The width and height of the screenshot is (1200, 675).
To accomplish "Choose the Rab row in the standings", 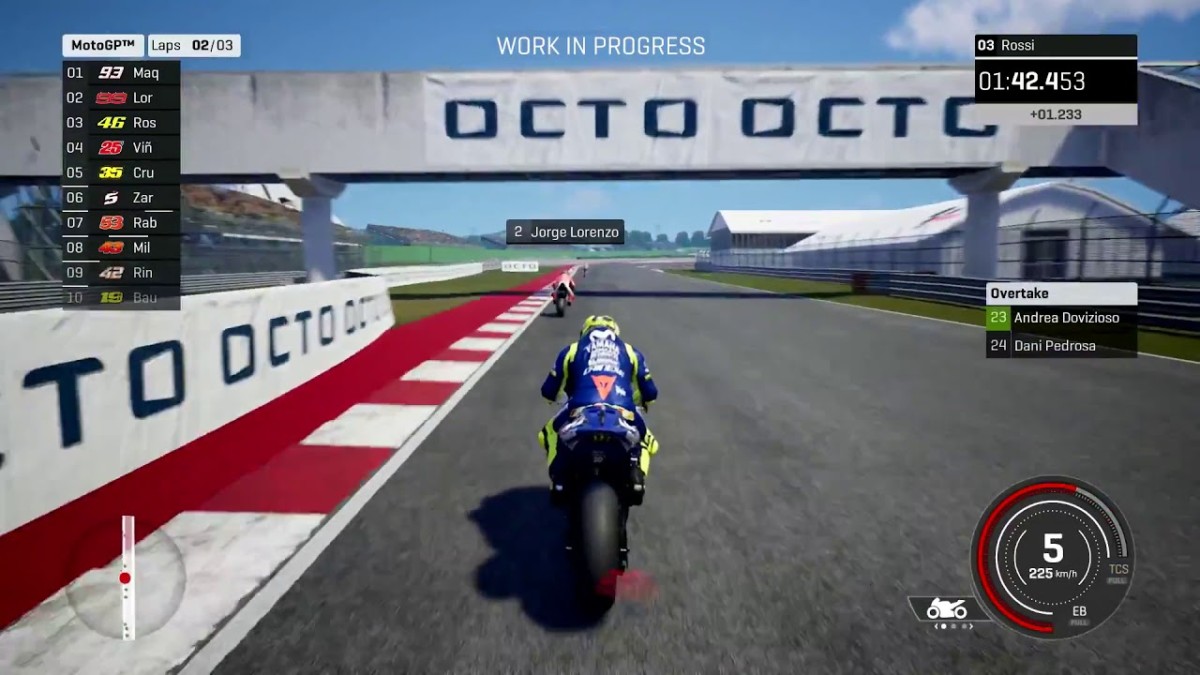I will tap(121, 223).
